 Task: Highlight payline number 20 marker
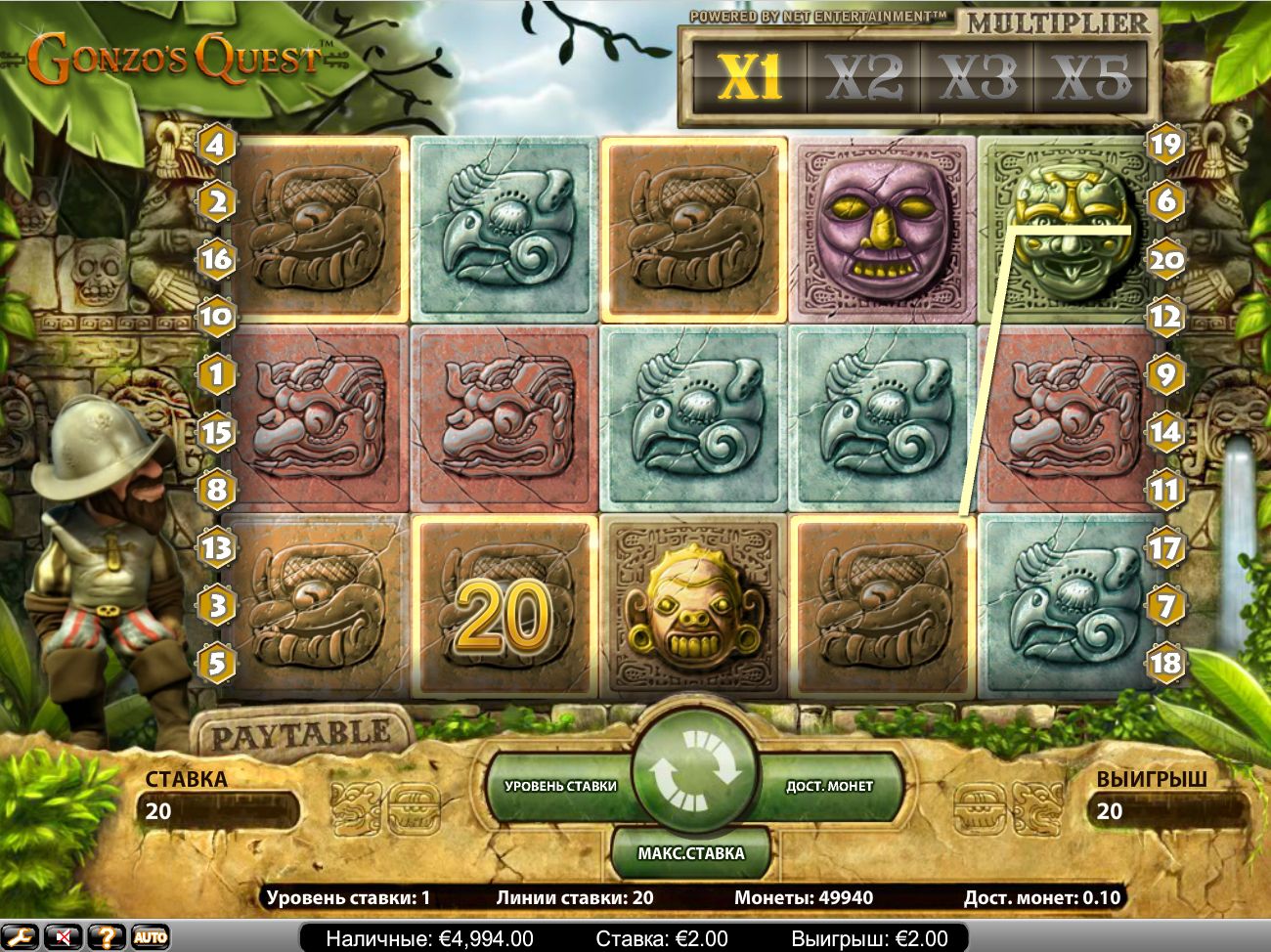1165,260
